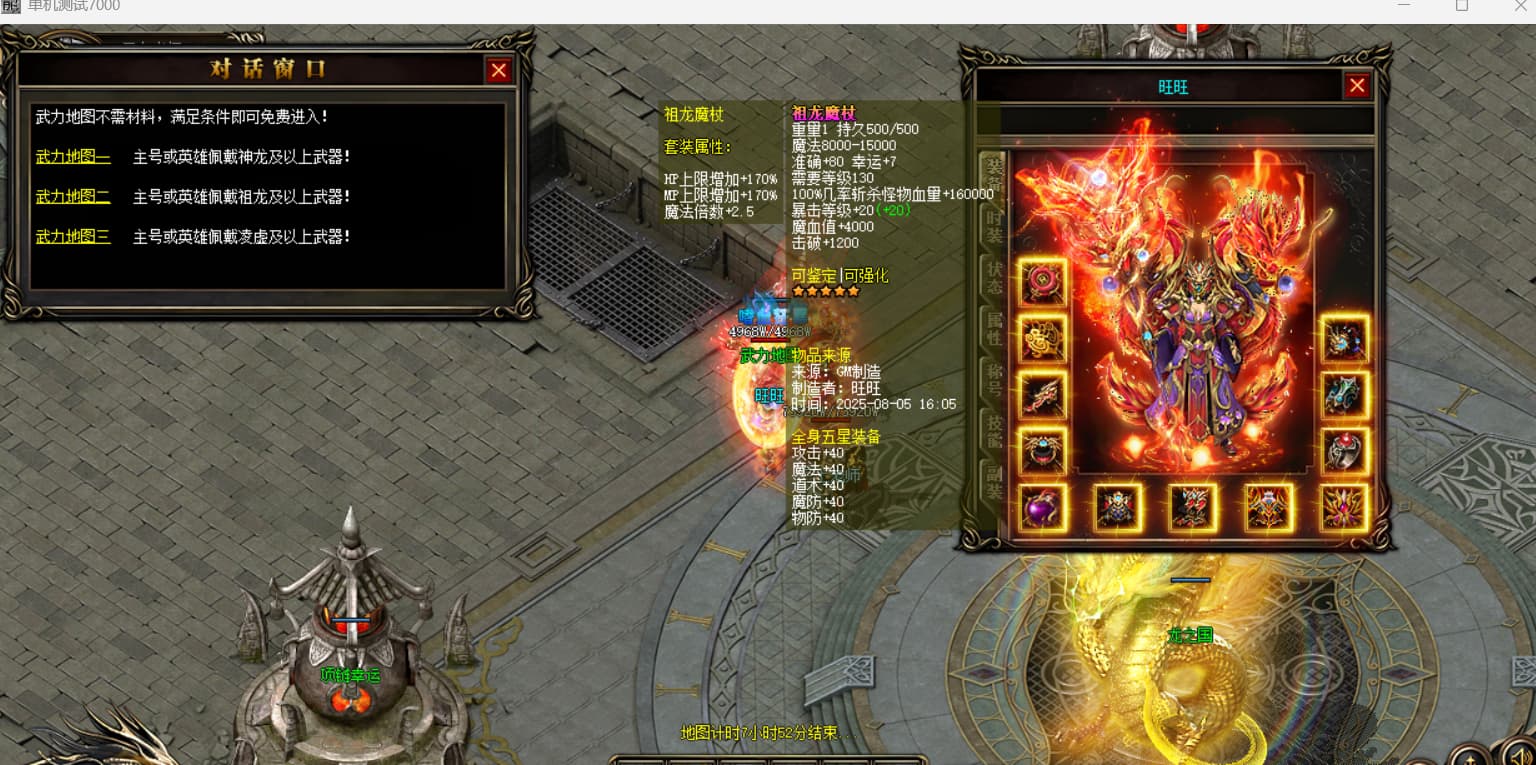The width and height of the screenshot is (1536, 765).
Task: Select the 武力地图二 dialogue link
Action: [x=73, y=197]
